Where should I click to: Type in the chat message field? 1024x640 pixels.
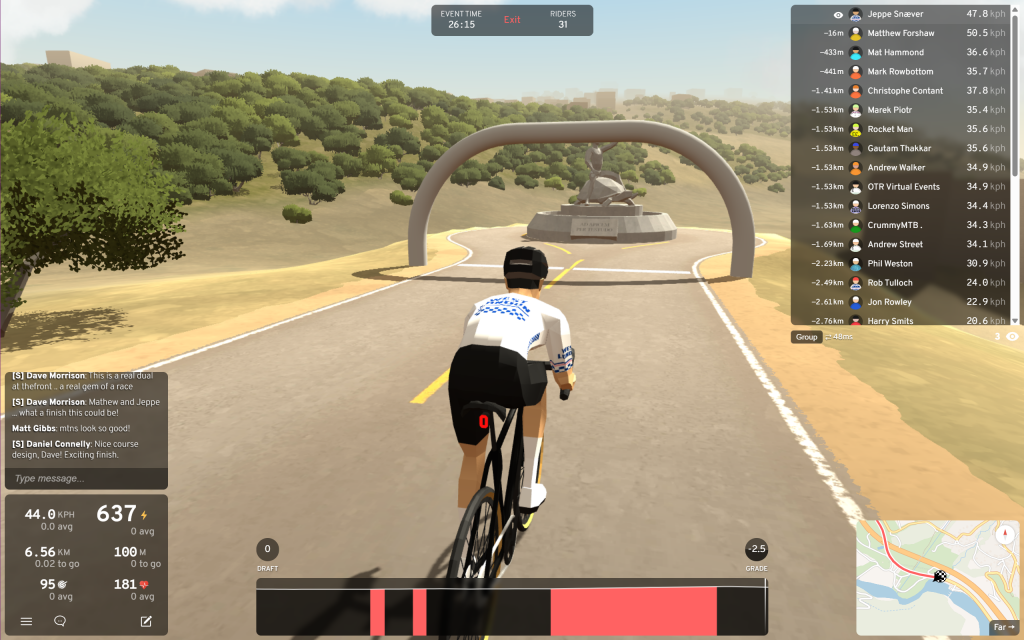pyautogui.click(x=86, y=478)
